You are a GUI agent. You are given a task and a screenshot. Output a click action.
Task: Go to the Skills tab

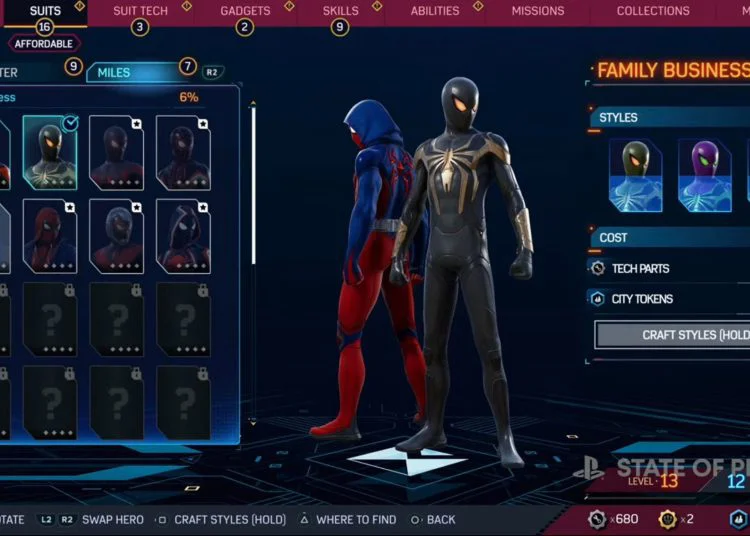coord(340,11)
